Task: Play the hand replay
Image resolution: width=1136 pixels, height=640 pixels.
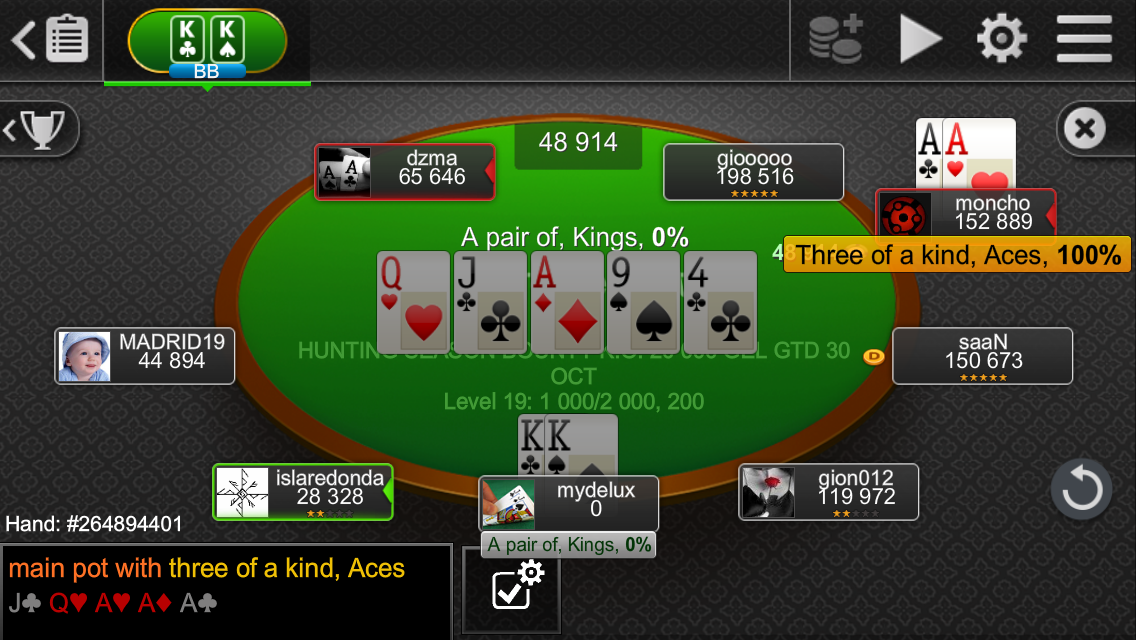Action: tap(920, 40)
